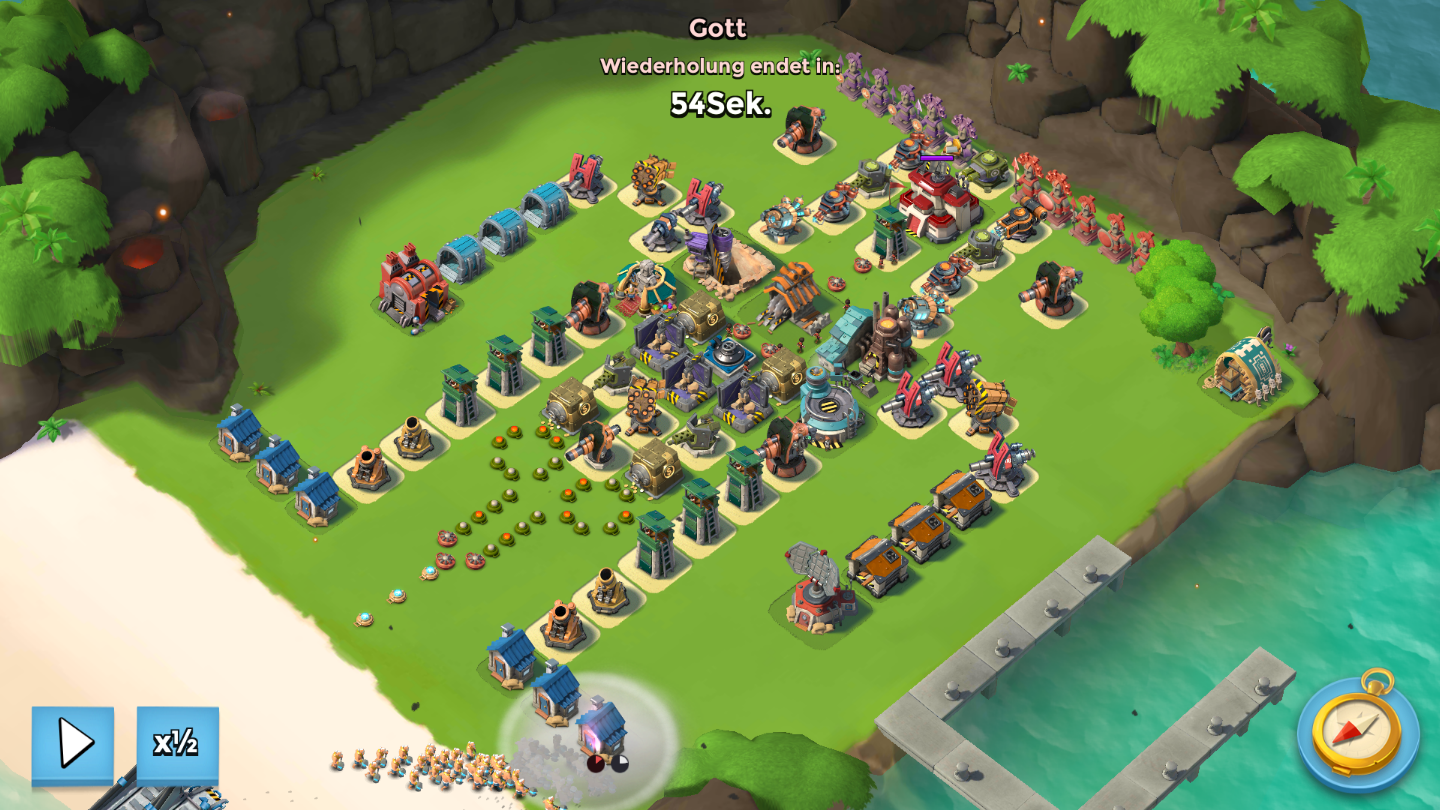Screen dimensions: 1440x810
Task: Click the play button to resume replay
Action: click(x=73, y=743)
